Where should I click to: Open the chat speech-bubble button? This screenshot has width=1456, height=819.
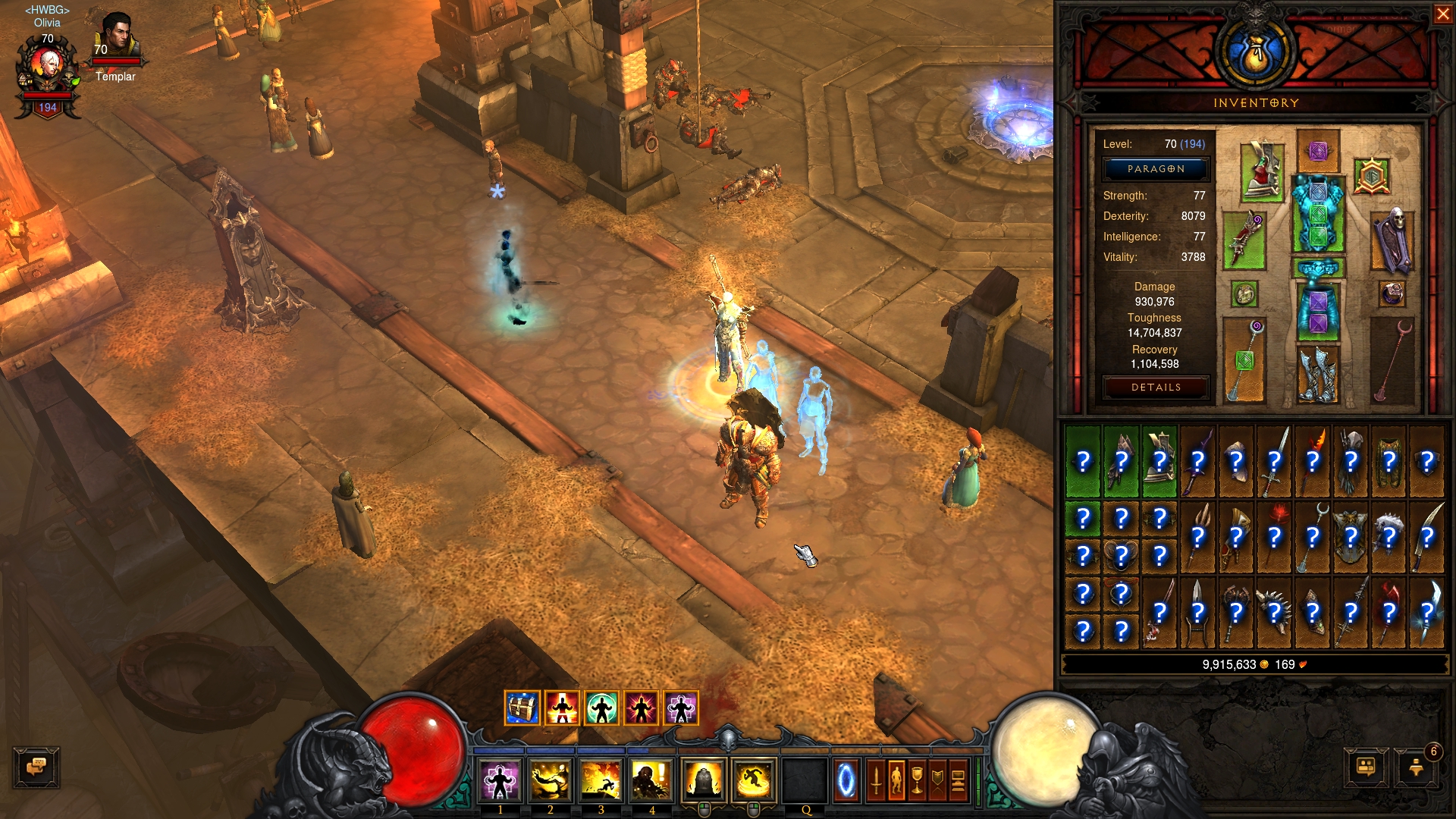tap(36, 767)
